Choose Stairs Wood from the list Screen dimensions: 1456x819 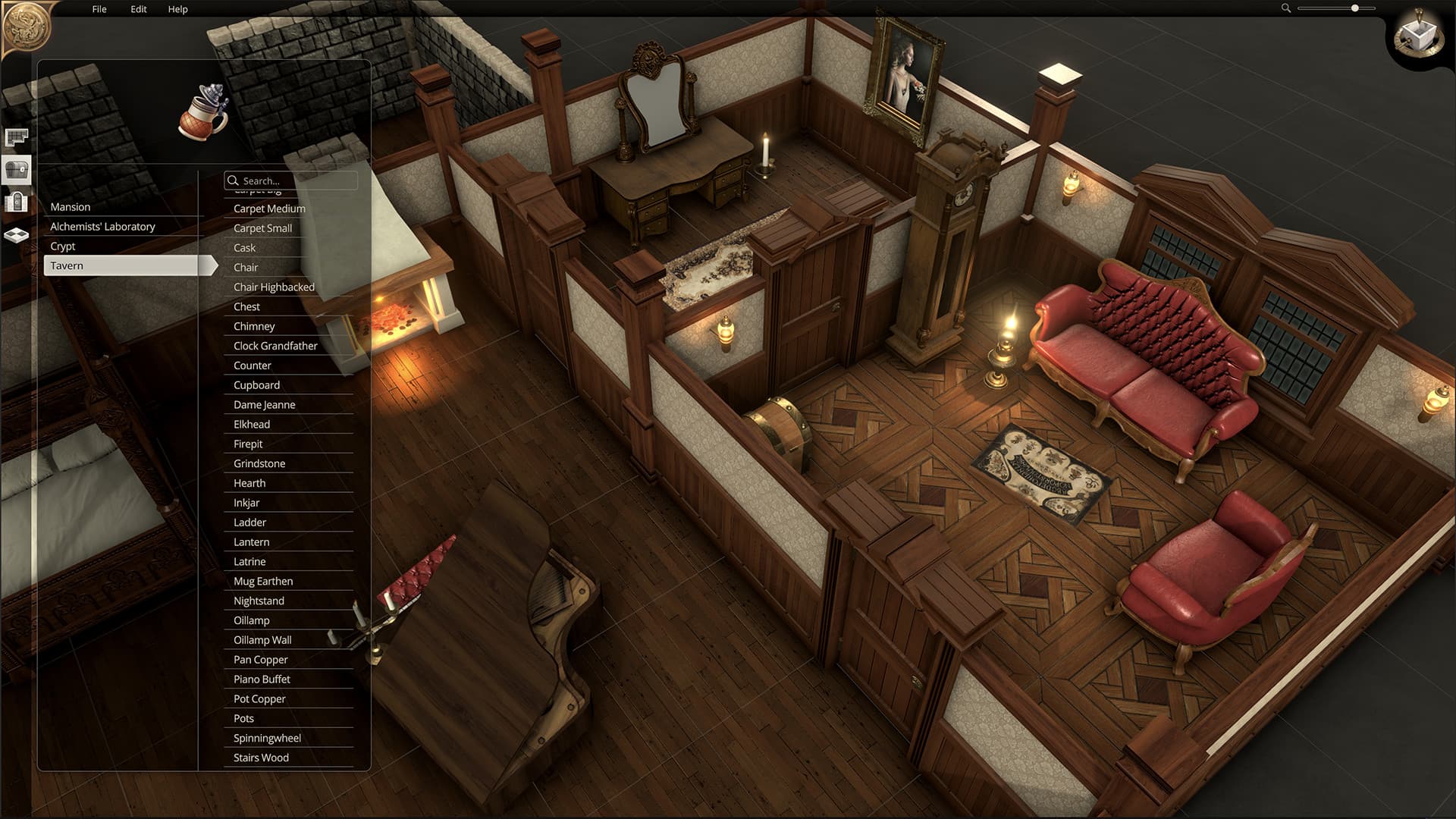[261, 758]
